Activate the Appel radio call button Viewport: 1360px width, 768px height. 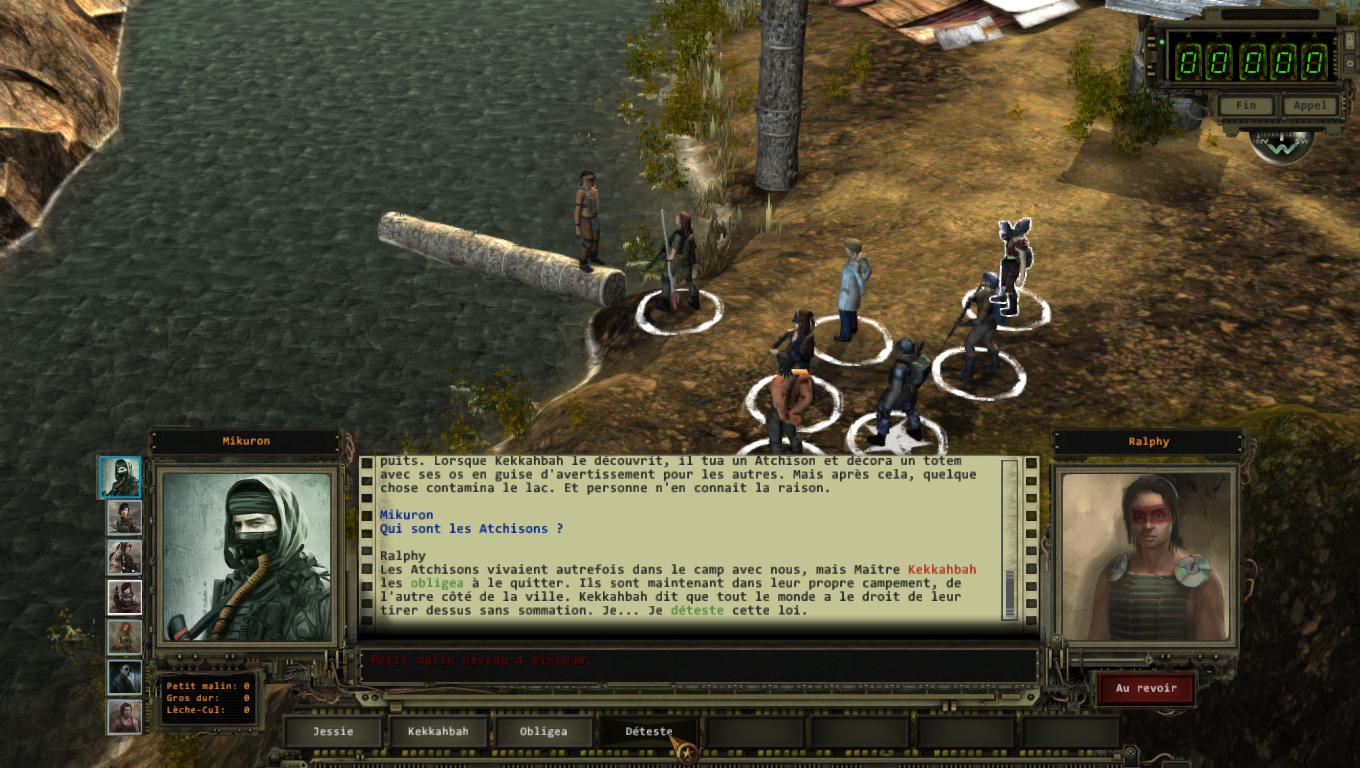pos(1308,105)
